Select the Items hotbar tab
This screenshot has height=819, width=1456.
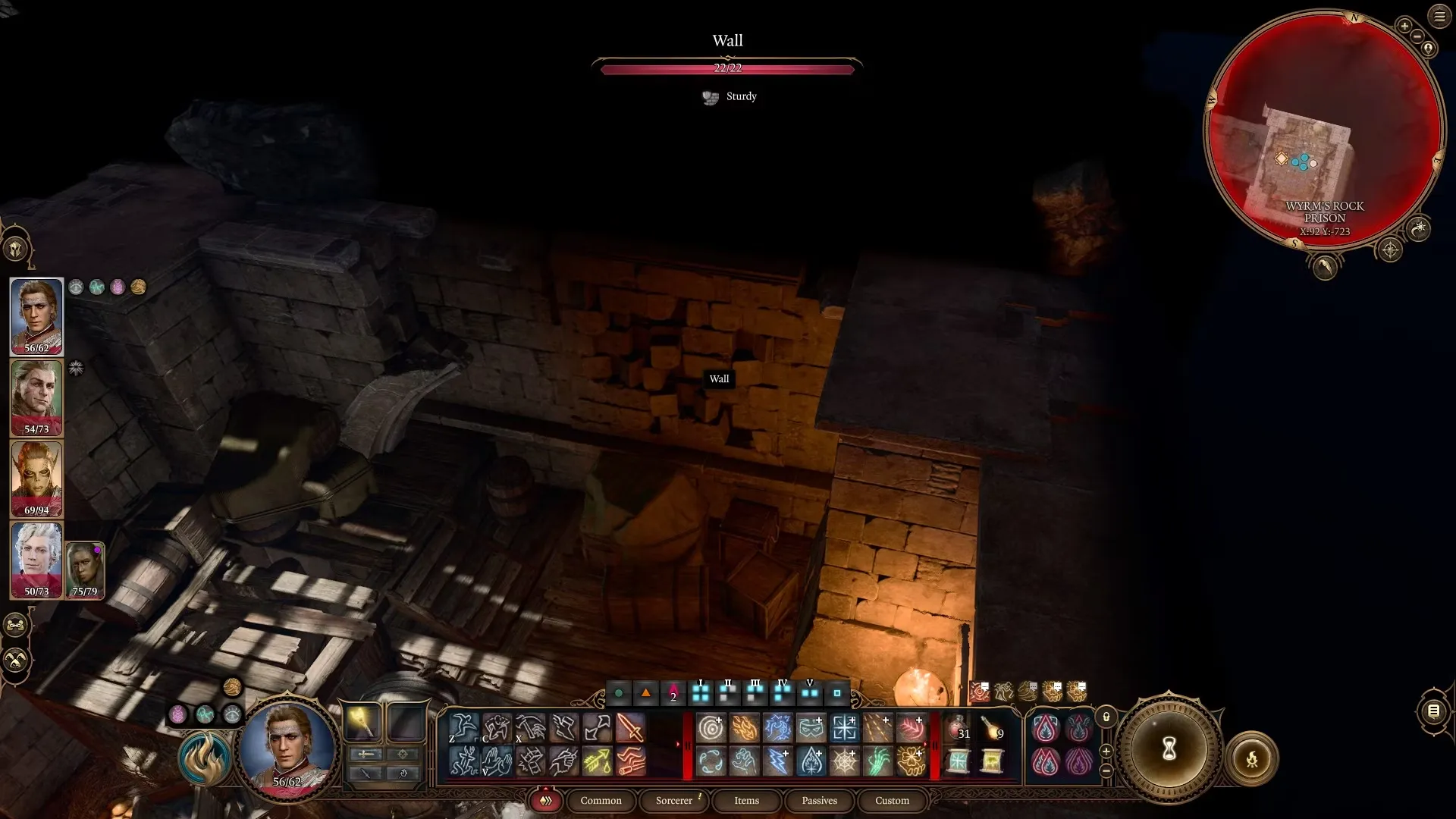click(x=746, y=801)
